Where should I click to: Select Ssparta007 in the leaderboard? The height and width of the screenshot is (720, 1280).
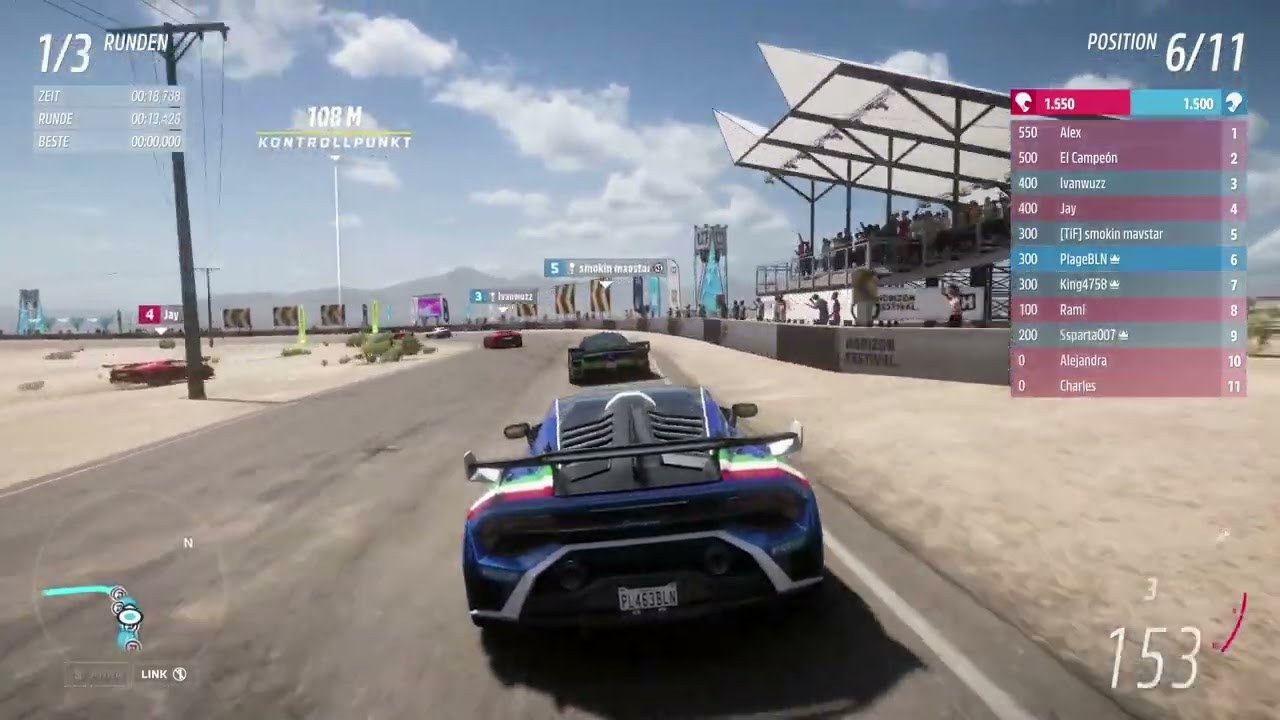1127,335
